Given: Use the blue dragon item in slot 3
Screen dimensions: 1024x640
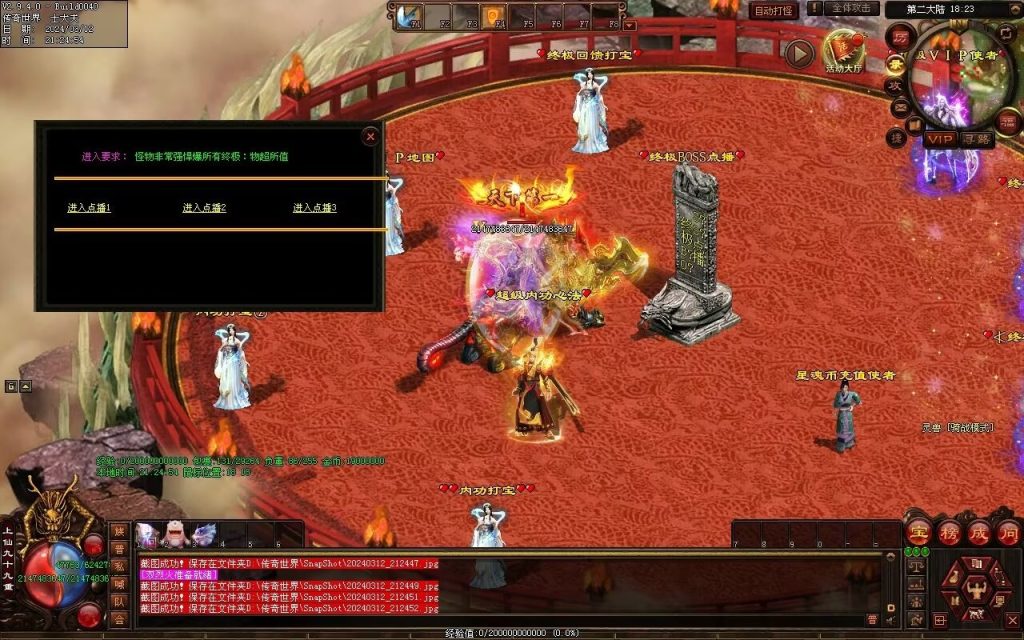Looking at the screenshot, I should (x=203, y=535).
